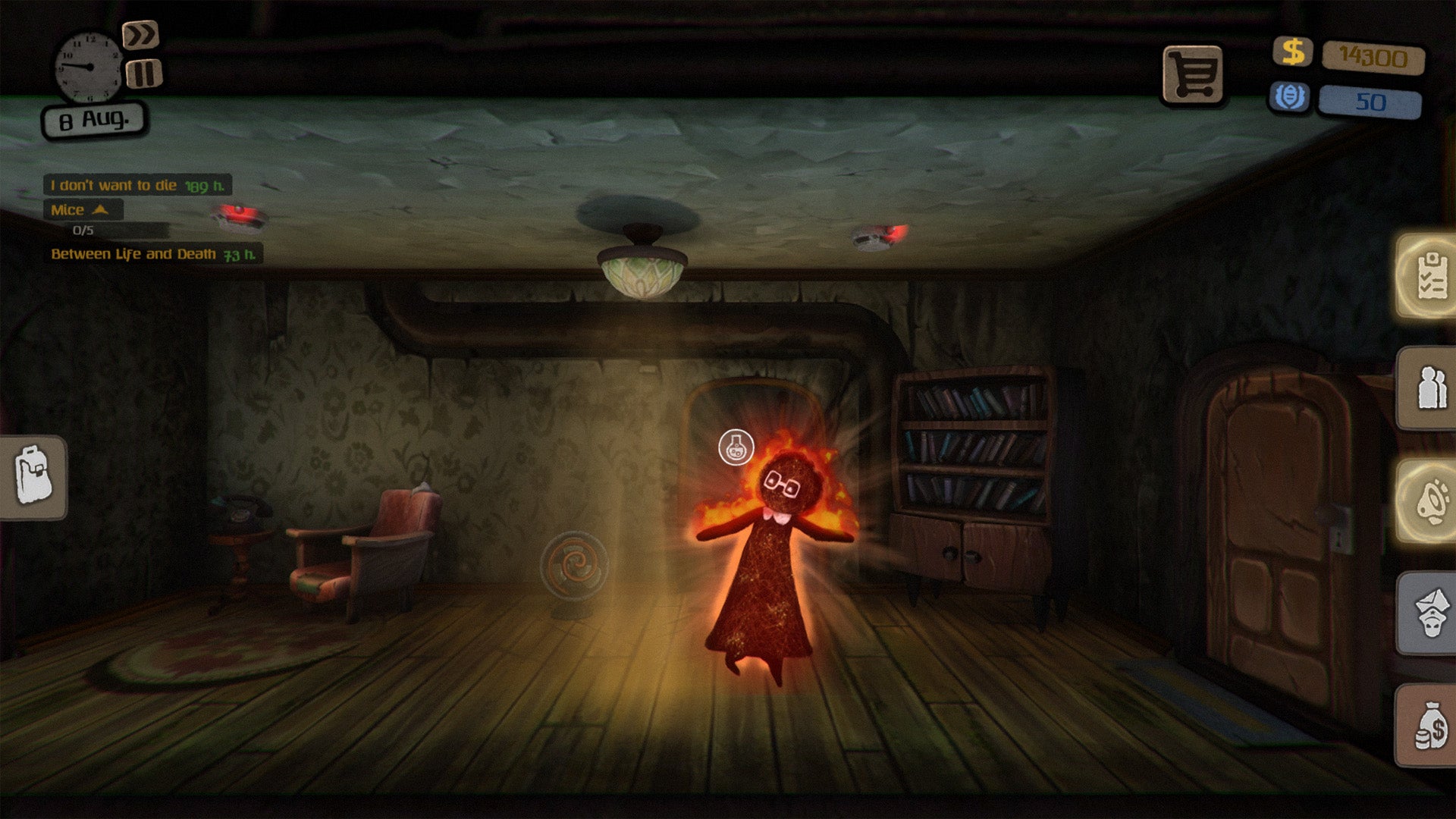Click the blue reputation points icon
Screen dimensions: 1456x819
click(1290, 98)
